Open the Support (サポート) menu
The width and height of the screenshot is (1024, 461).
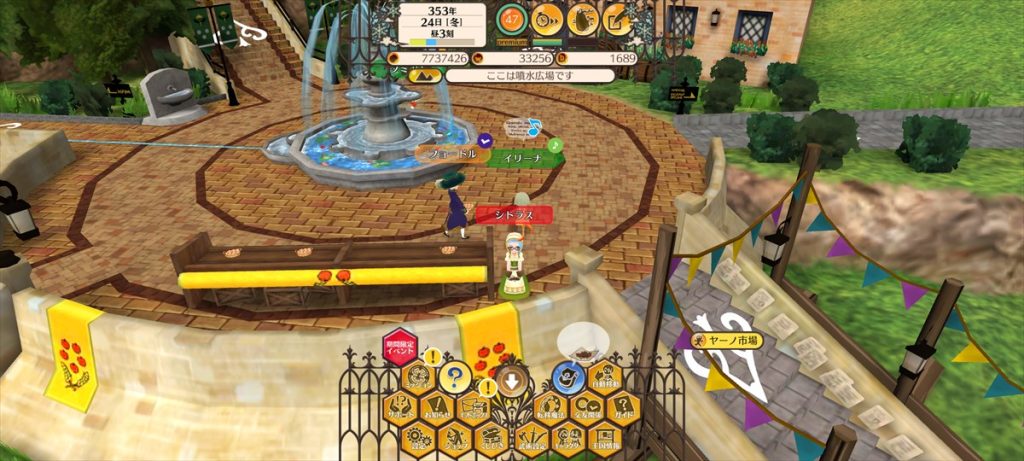pos(400,409)
